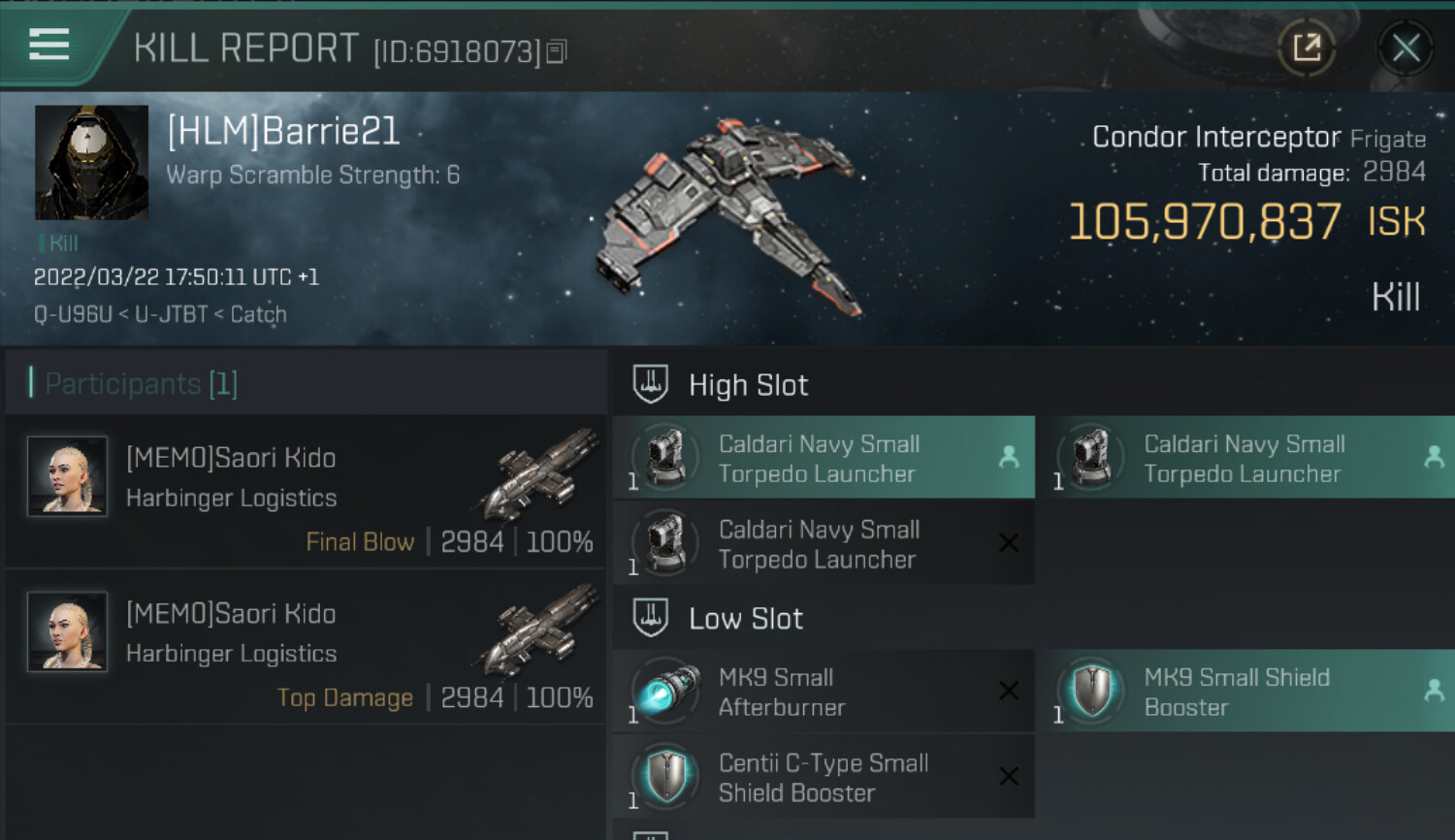Select the destroyed Caldari Navy Torpedo Launcher
The width and height of the screenshot is (1455, 840).
coord(824,544)
